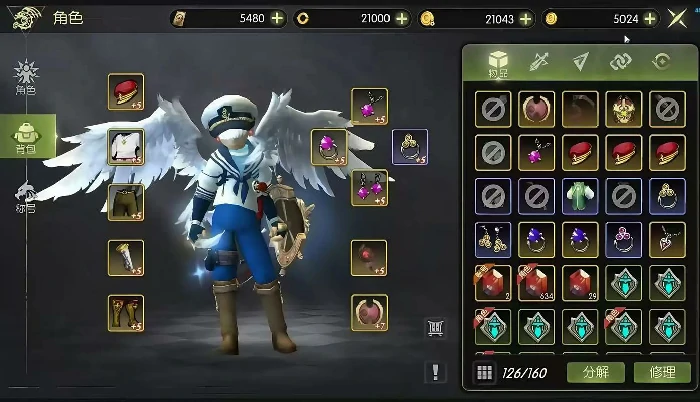Choose the equipped purple earrings slot
This screenshot has width=700, height=402.
click(369, 187)
